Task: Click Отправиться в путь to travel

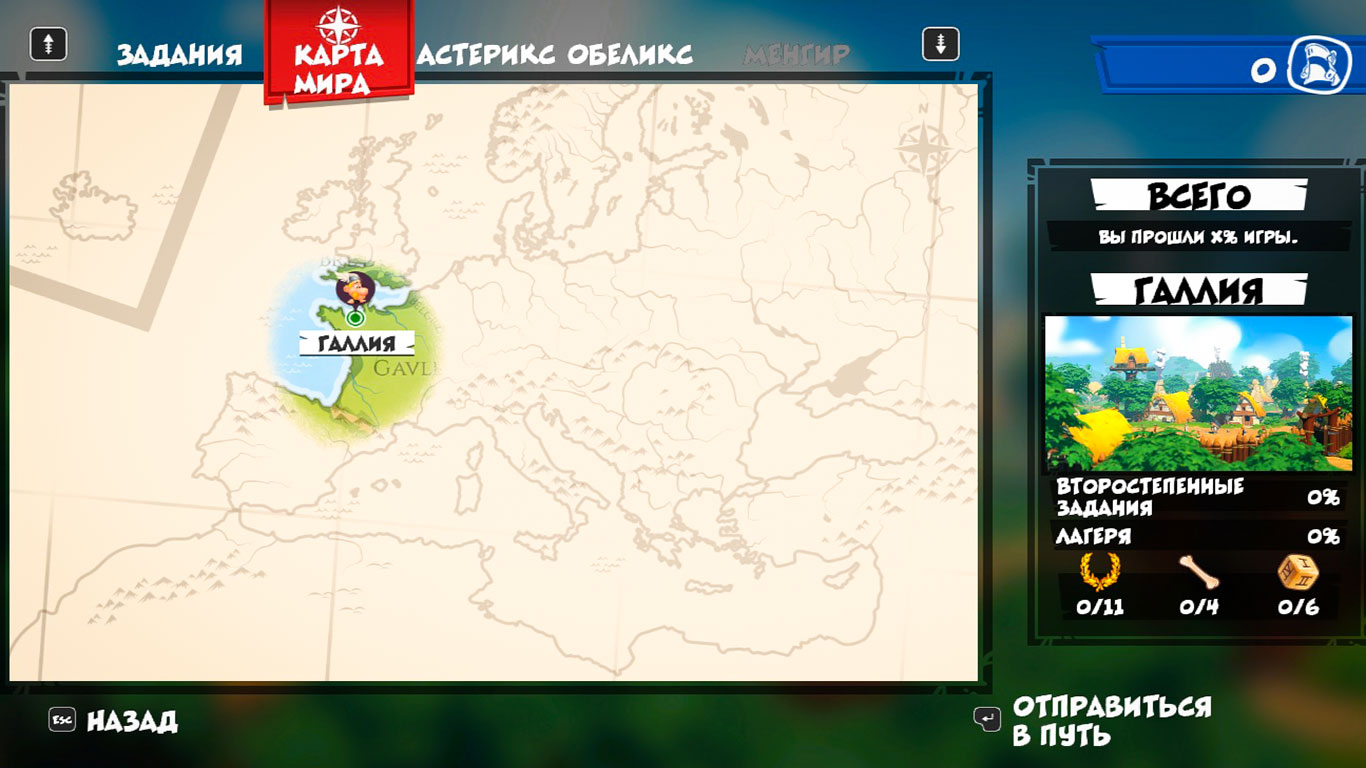Action: click(1111, 720)
